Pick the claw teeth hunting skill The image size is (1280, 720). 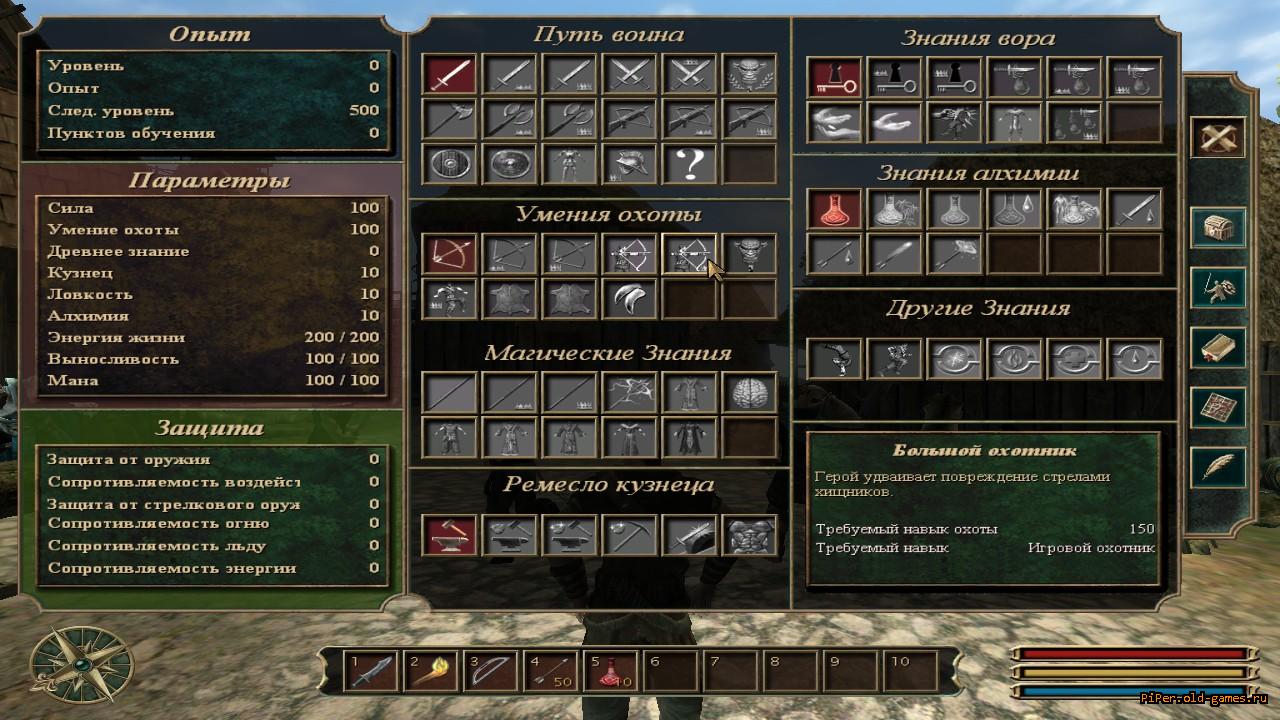click(629, 298)
